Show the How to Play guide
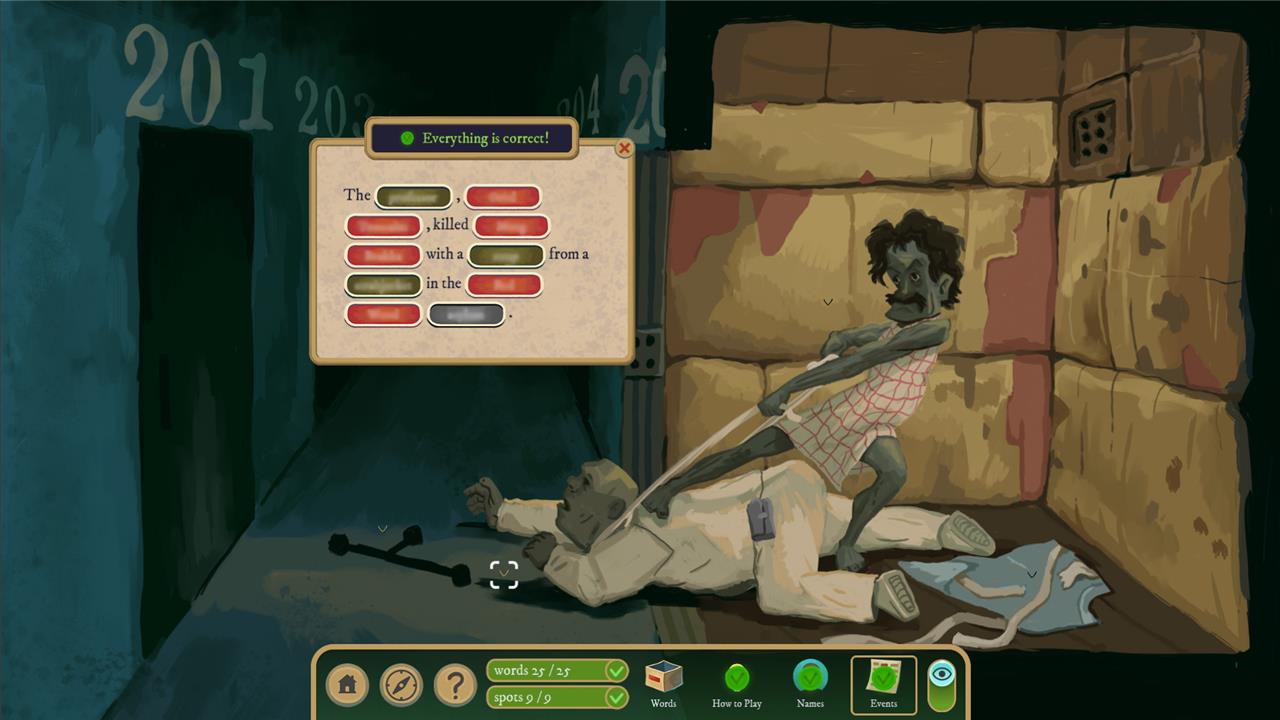The image size is (1280, 720). point(737,683)
